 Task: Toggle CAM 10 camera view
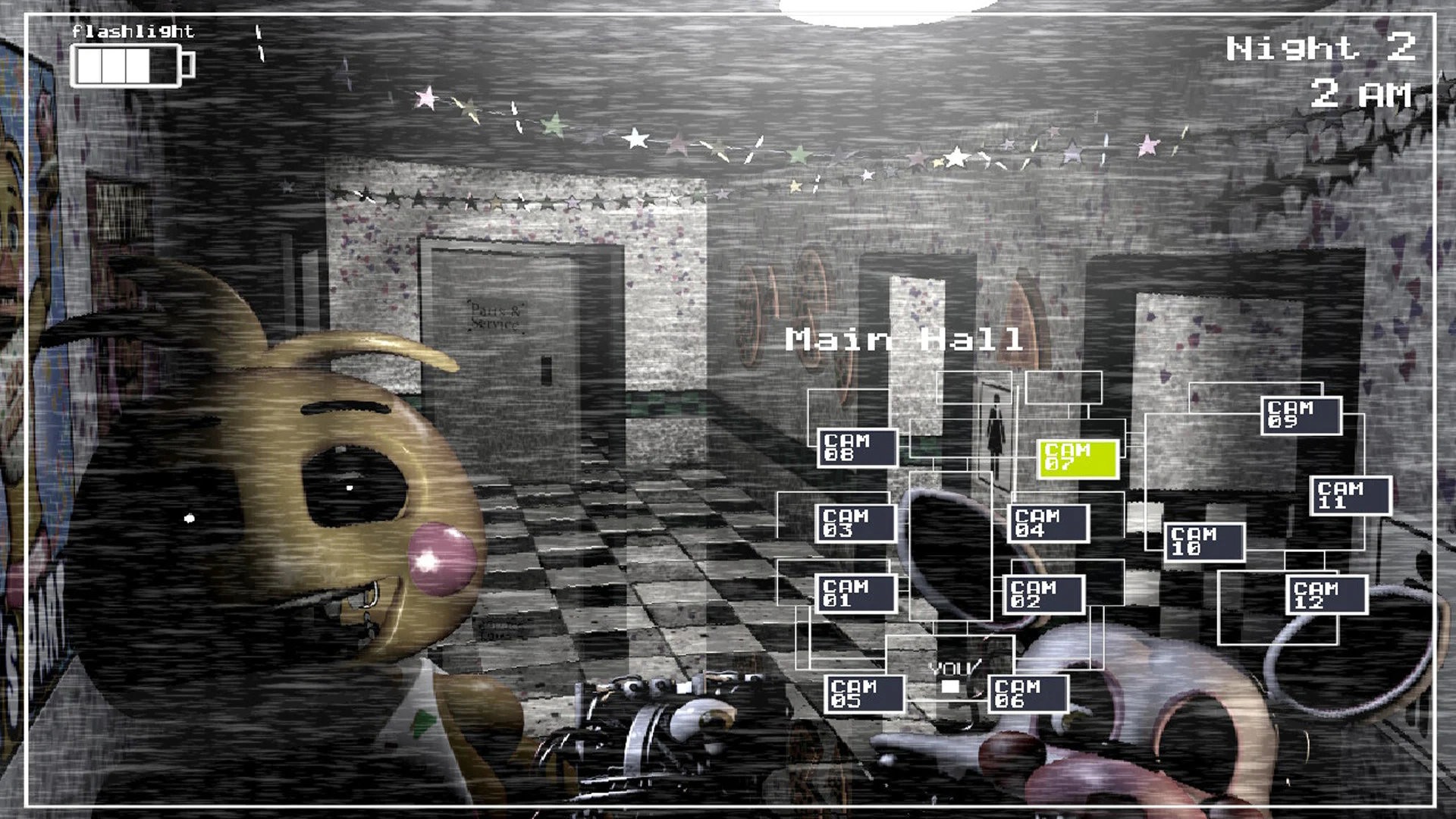click(x=1207, y=541)
